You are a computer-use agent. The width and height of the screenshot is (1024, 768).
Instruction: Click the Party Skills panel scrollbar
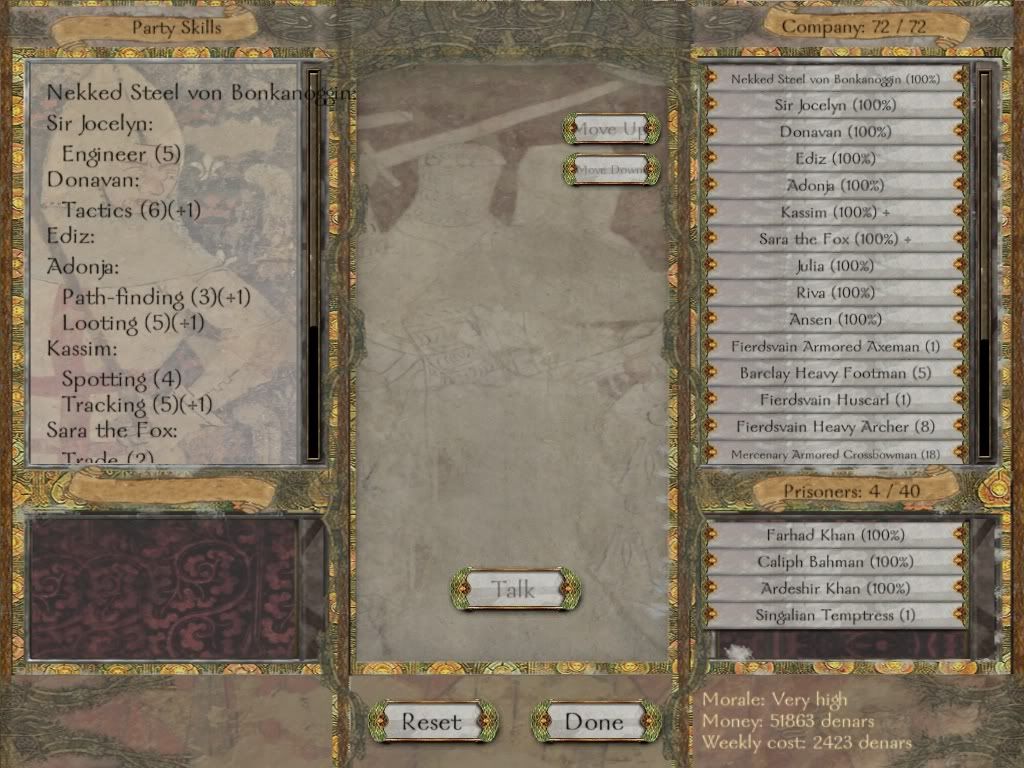tap(314, 260)
